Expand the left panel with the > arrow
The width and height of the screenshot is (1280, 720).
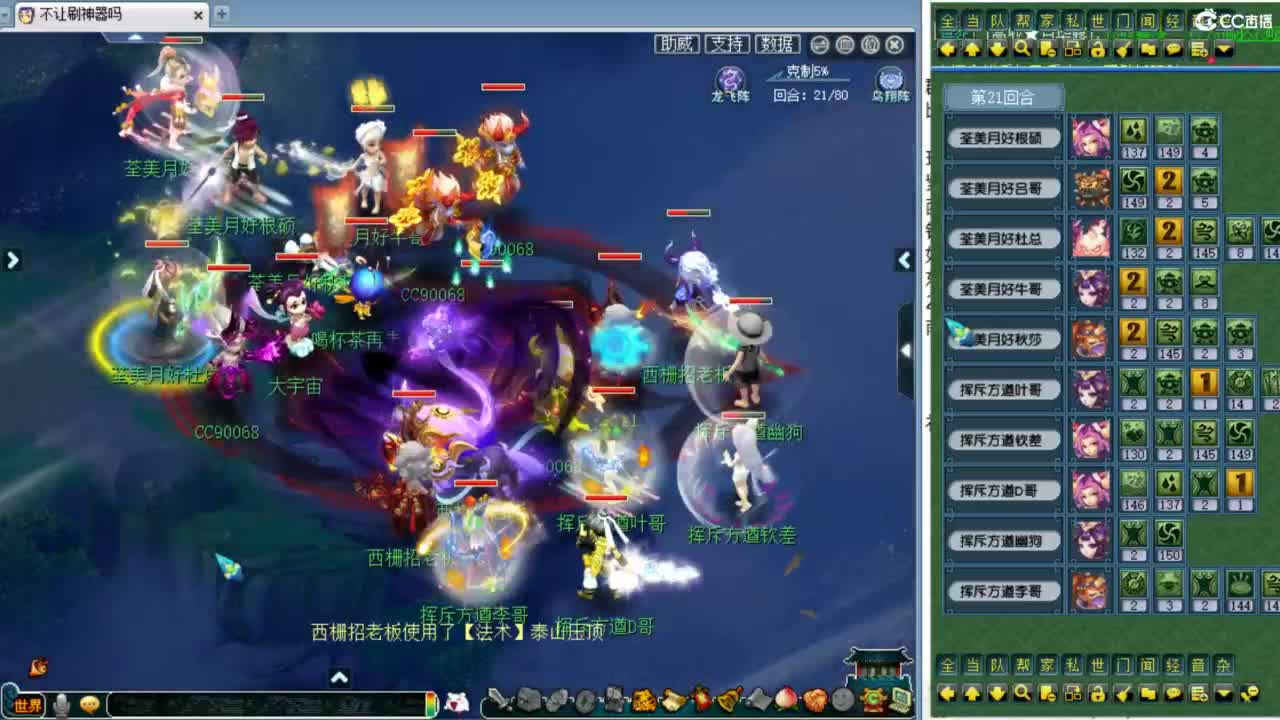pyautogui.click(x=12, y=259)
